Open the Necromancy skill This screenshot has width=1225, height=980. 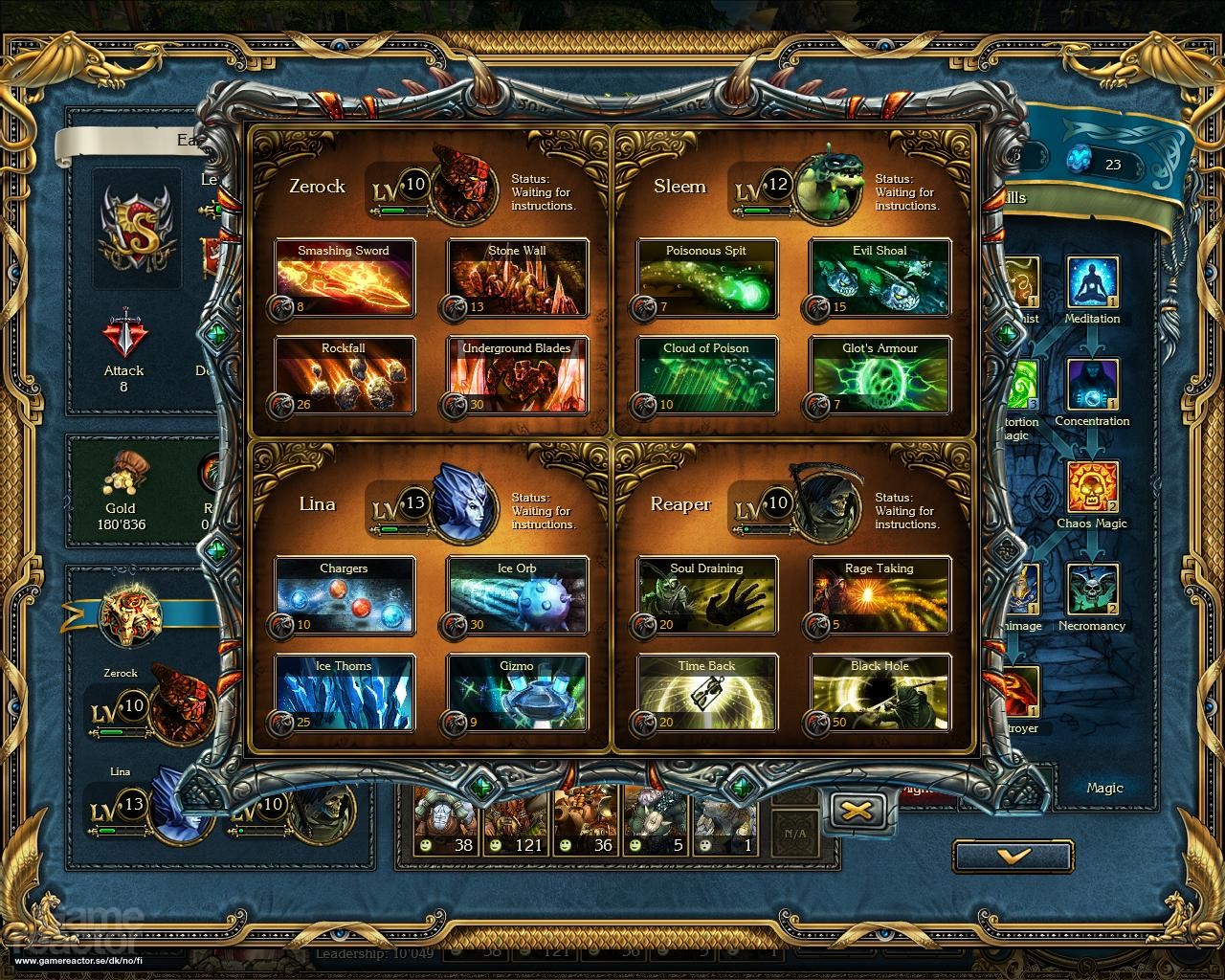pyautogui.click(x=1092, y=590)
